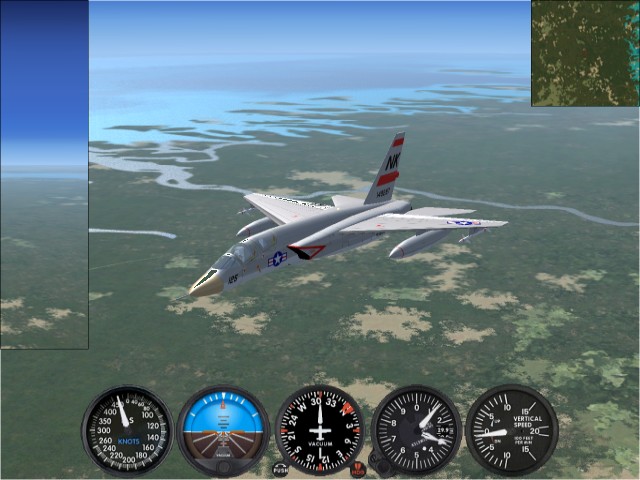Click the altimeter gauge
The height and width of the screenshot is (480, 640).
pos(416,430)
